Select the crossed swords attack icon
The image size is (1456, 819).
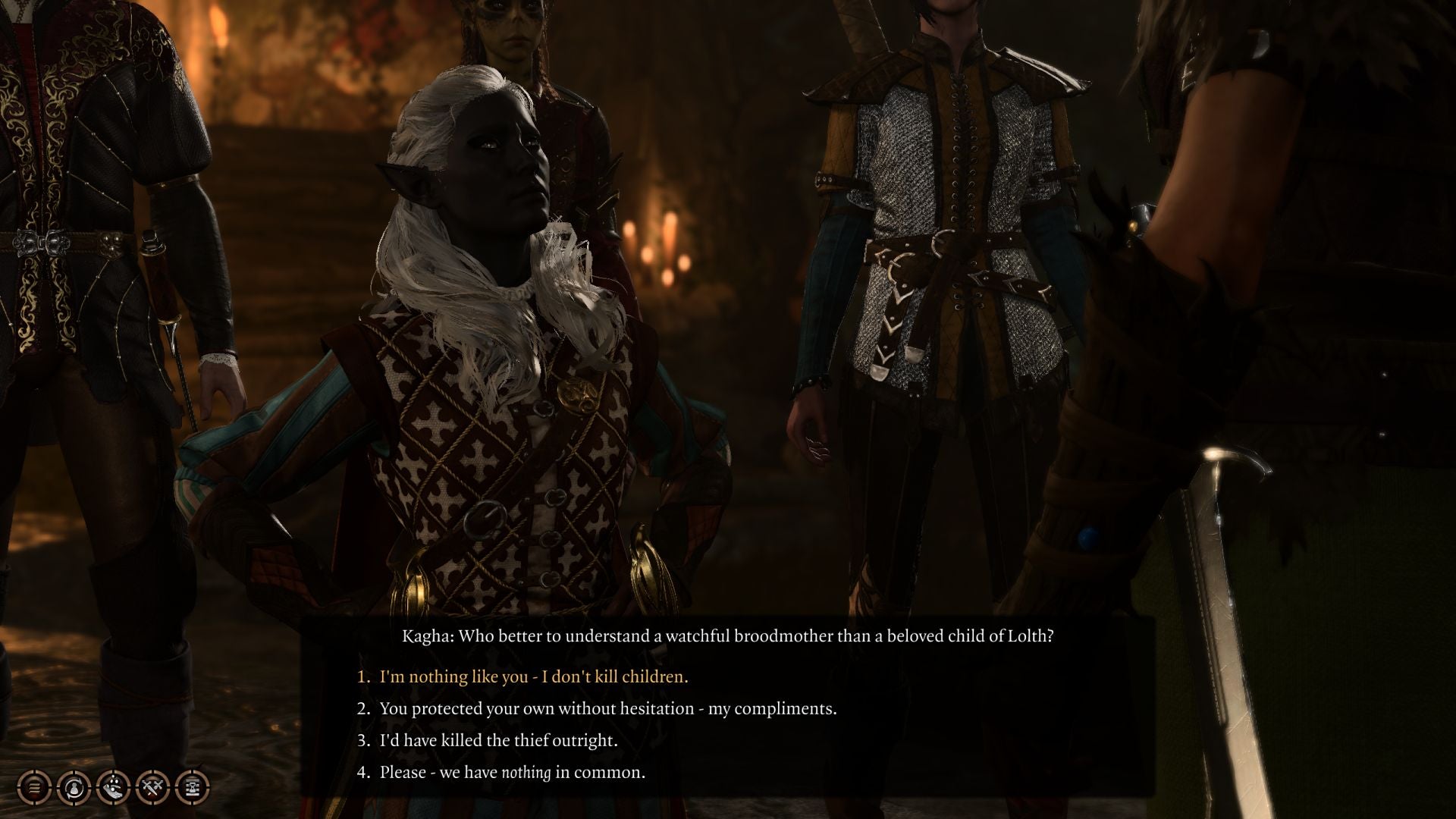pyautogui.click(x=153, y=788)
